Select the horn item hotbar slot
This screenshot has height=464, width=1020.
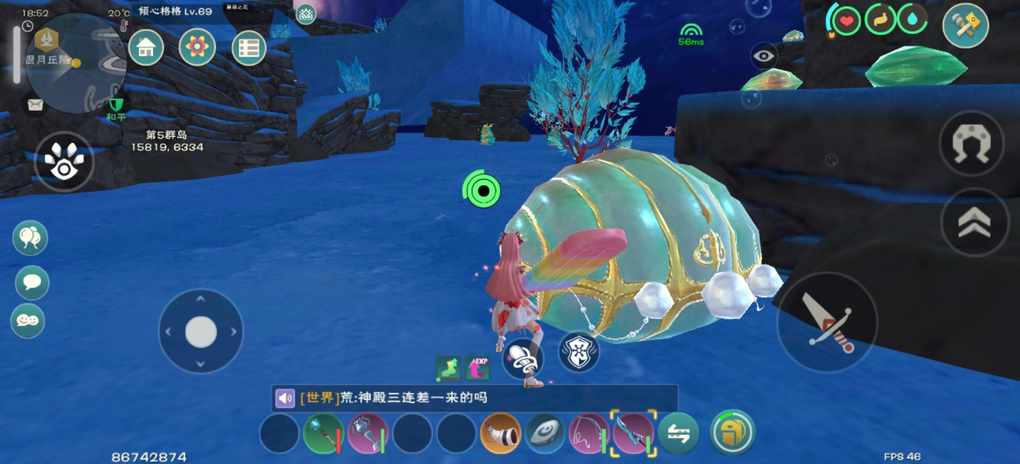(500, 434)
